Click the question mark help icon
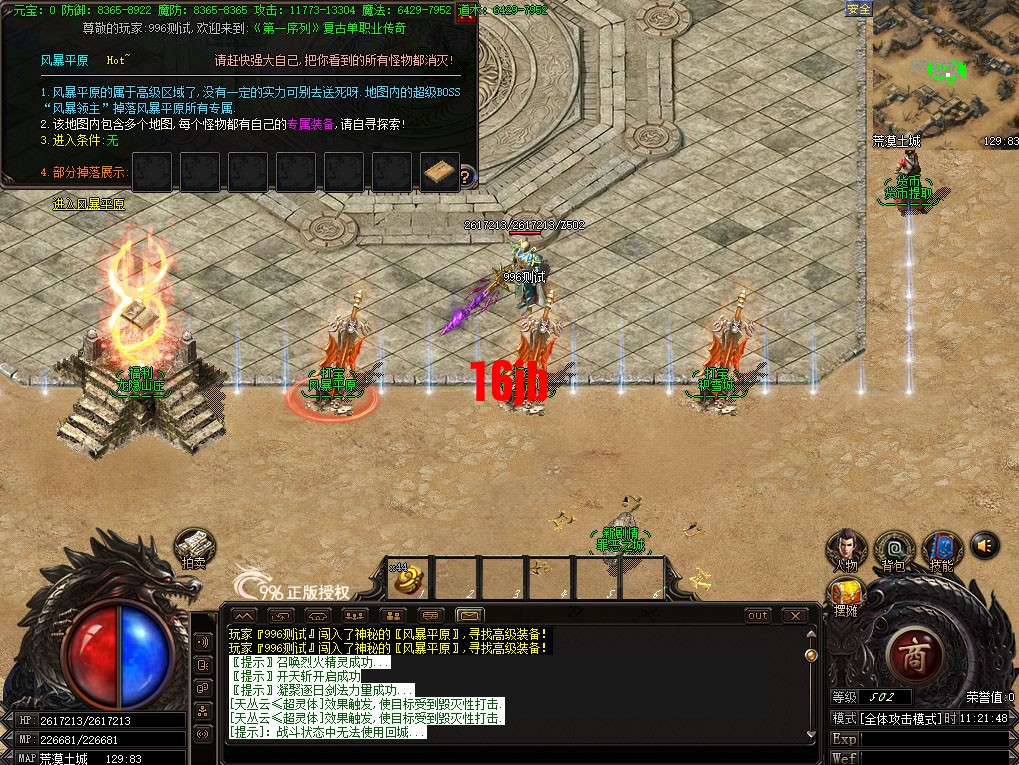This screenshot has height=765, width=1019. [x=465, y=177]
